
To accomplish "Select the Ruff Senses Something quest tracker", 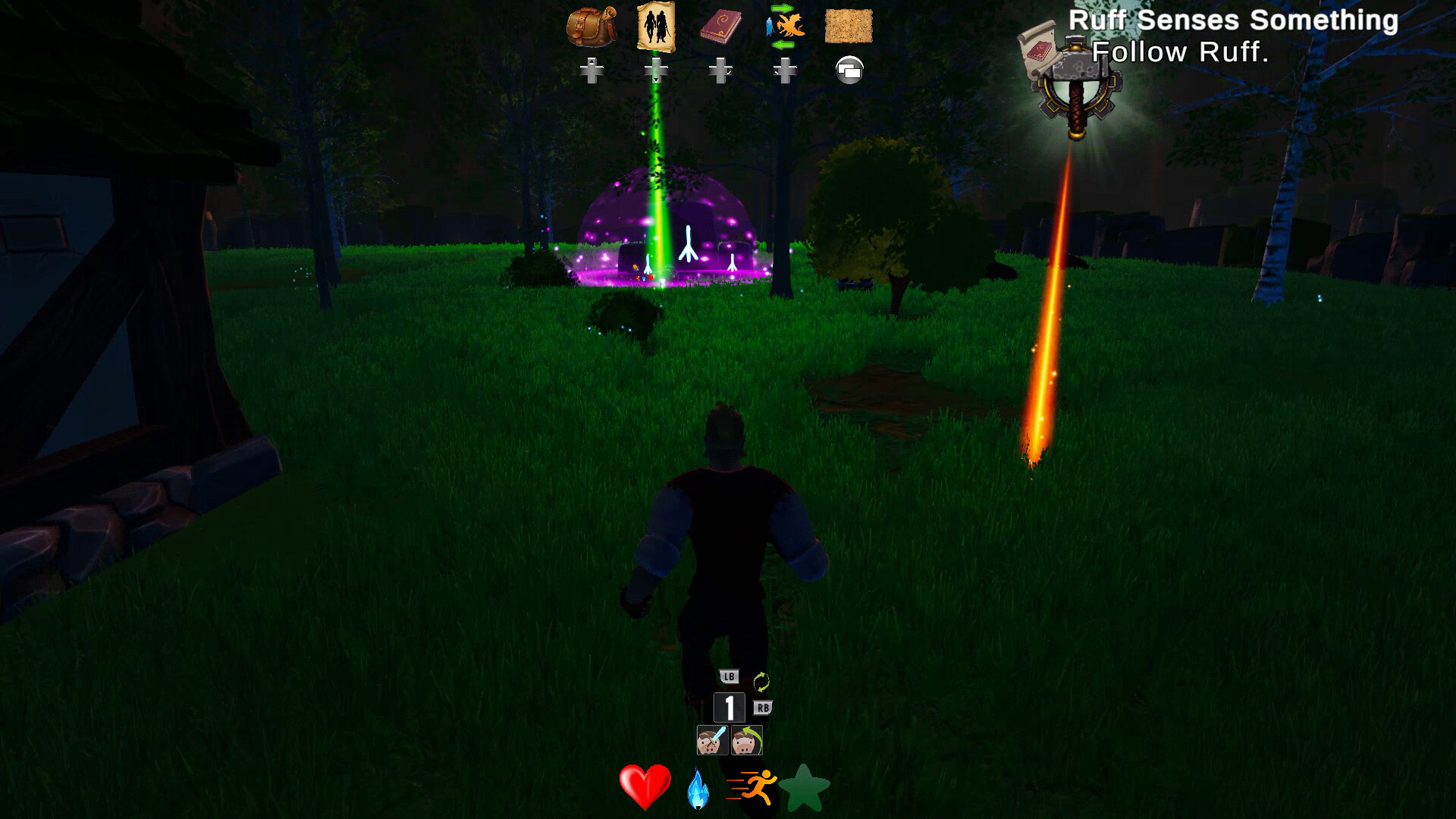I will 1232,21.
